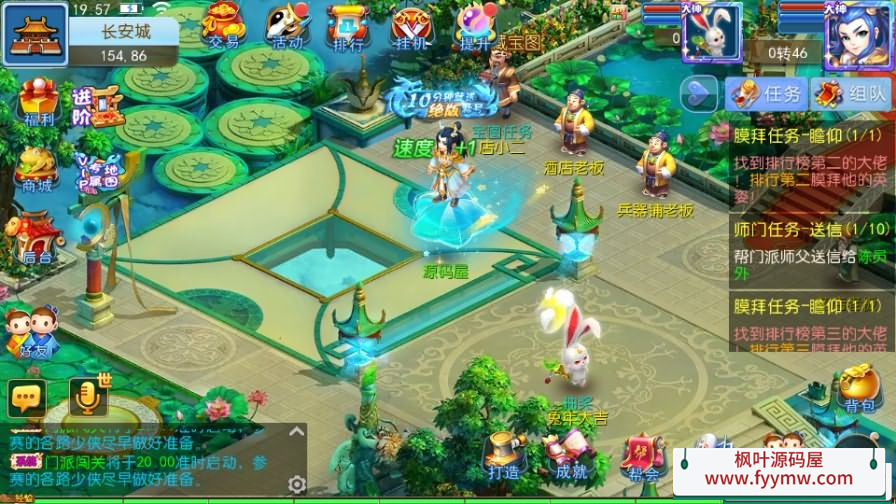896x504 pixels.
Task: Visit the 商城 shop
Action: click(37, 170)
